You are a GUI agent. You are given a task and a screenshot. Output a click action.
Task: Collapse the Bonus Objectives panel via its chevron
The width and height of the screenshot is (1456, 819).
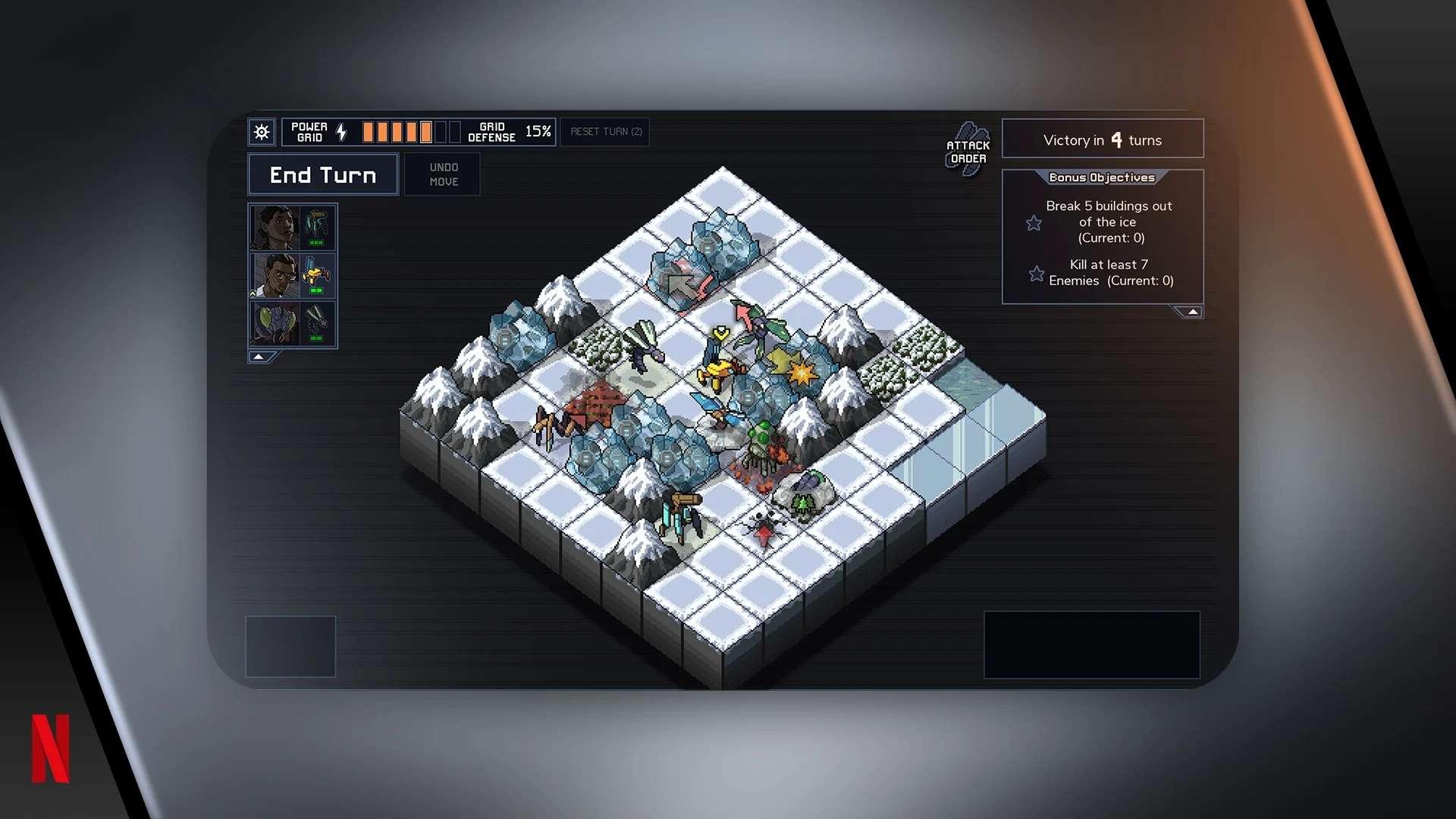click(1191, 311)
